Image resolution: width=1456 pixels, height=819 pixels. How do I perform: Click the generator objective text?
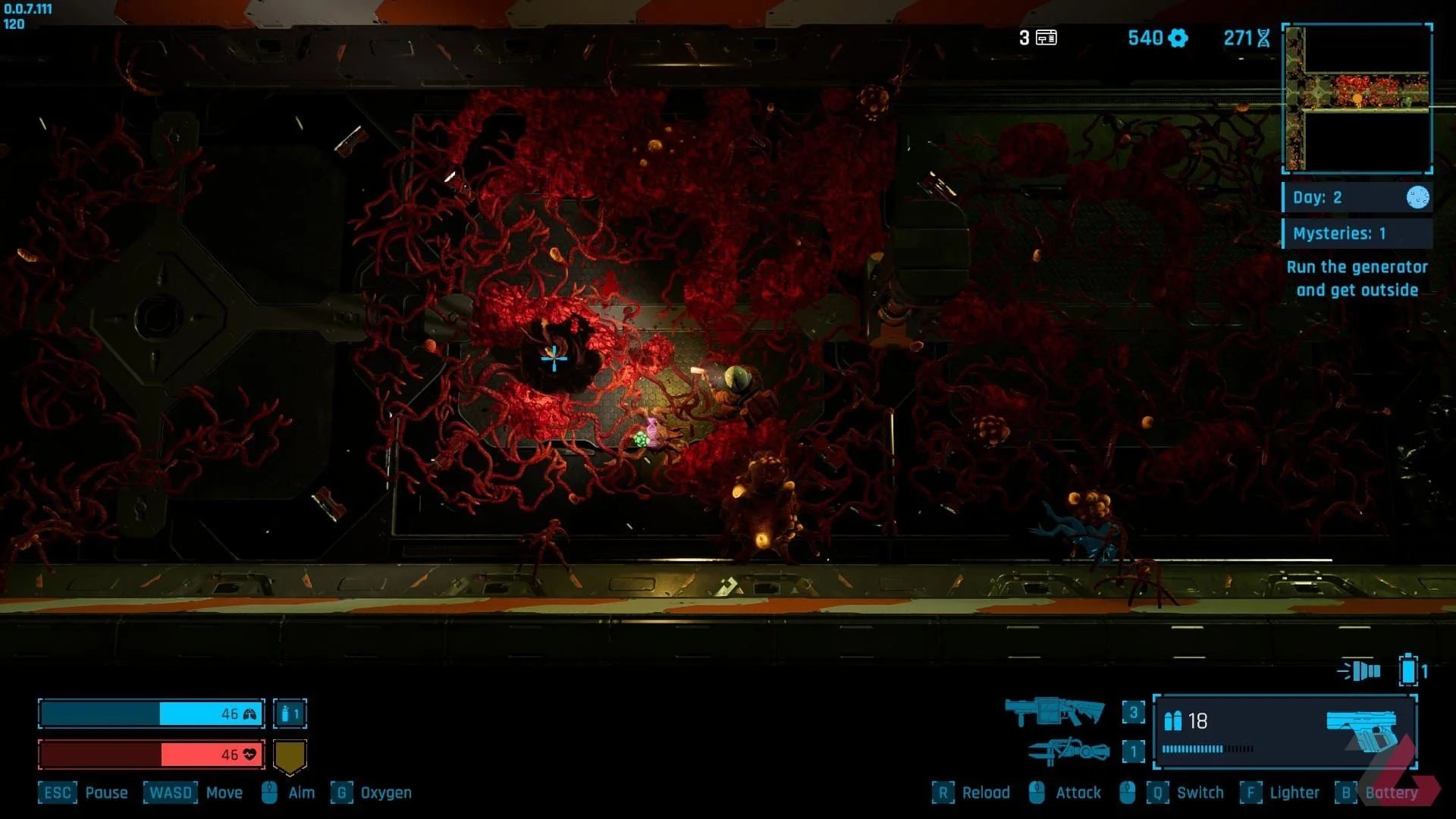click(x=1357, y=278)
